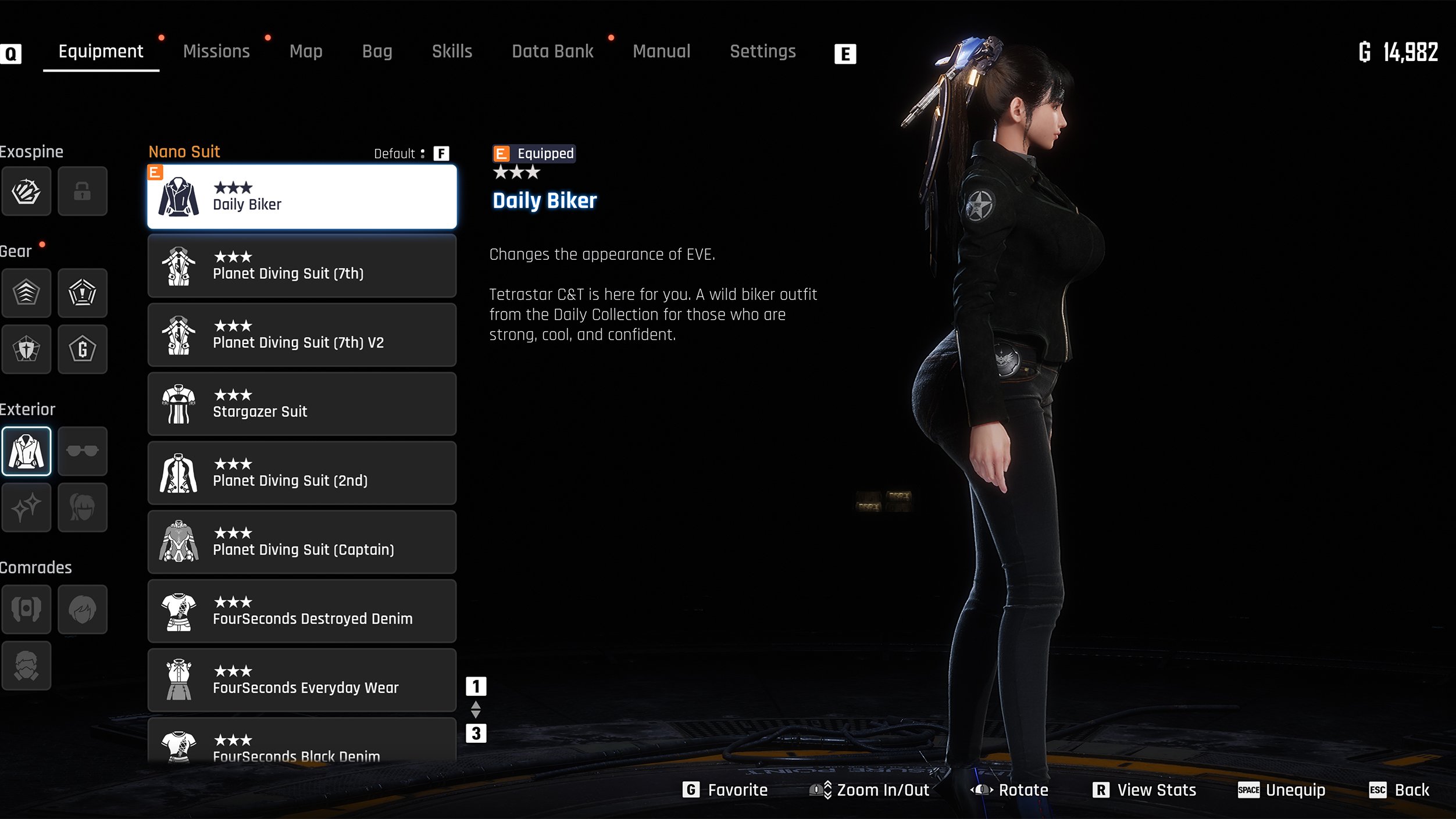Open the glasses exterior slot
The width and height of the screenshot is (1456, 819).
point(83,451)
